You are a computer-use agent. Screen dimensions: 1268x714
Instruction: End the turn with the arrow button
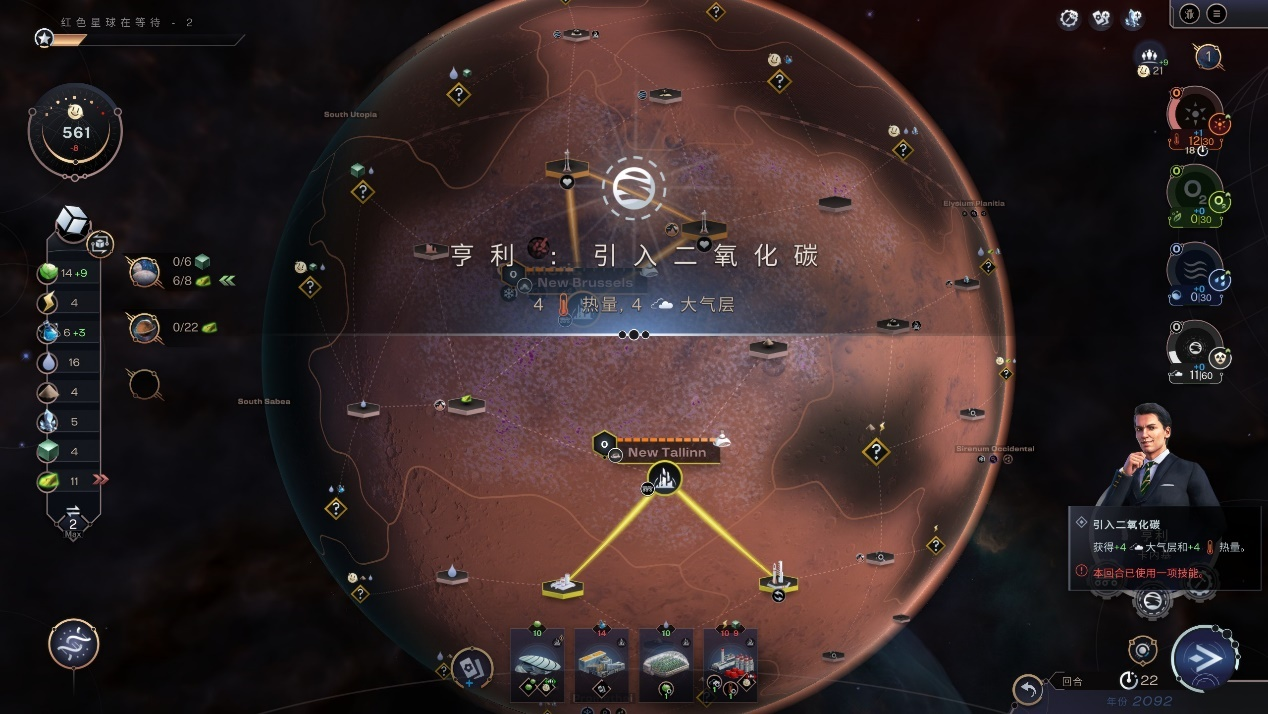pos(1205,659)
